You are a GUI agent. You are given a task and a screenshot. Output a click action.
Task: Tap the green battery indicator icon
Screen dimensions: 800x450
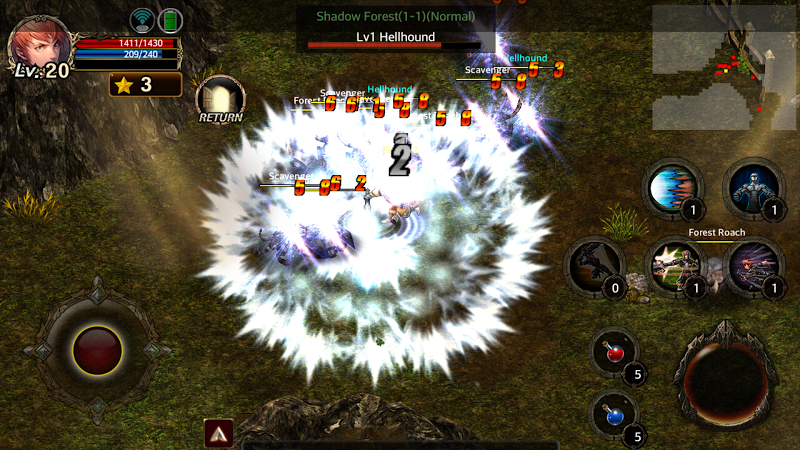coord(170,20)
